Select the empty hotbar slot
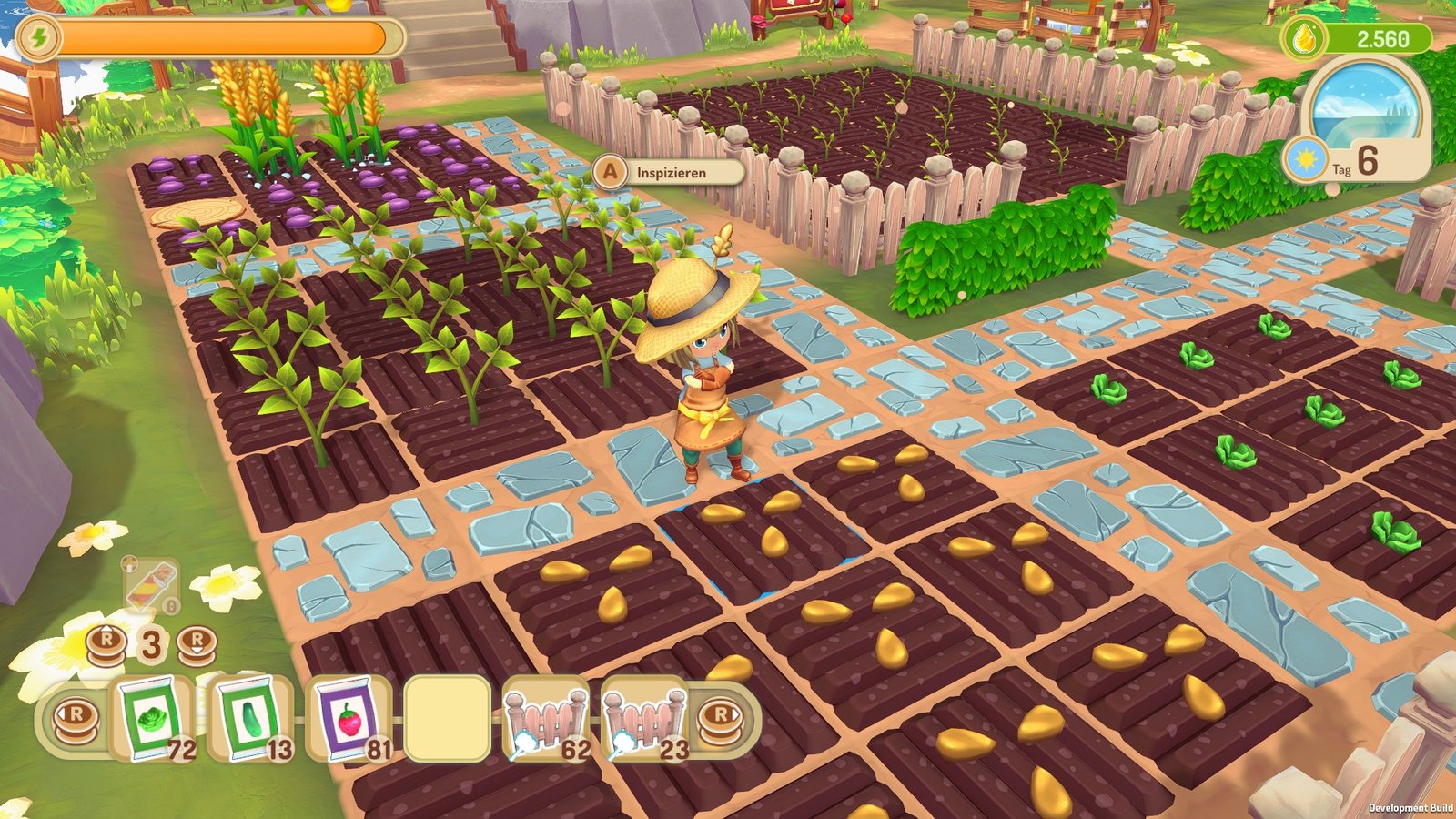The width and height of the screenshot is (1456, 819). click(447, 719)
